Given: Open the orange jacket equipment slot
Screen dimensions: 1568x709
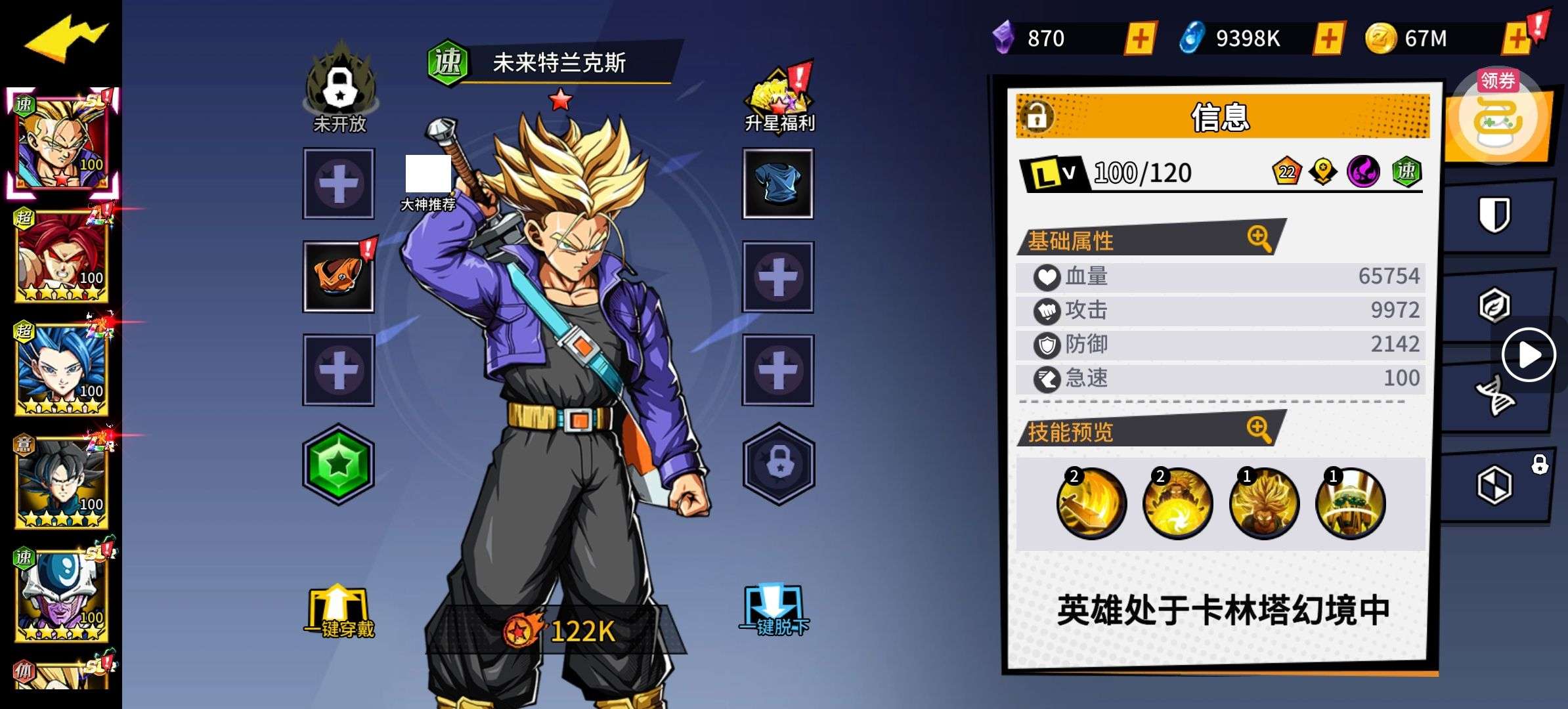Looking at the screenshot, I should (339, 276).
